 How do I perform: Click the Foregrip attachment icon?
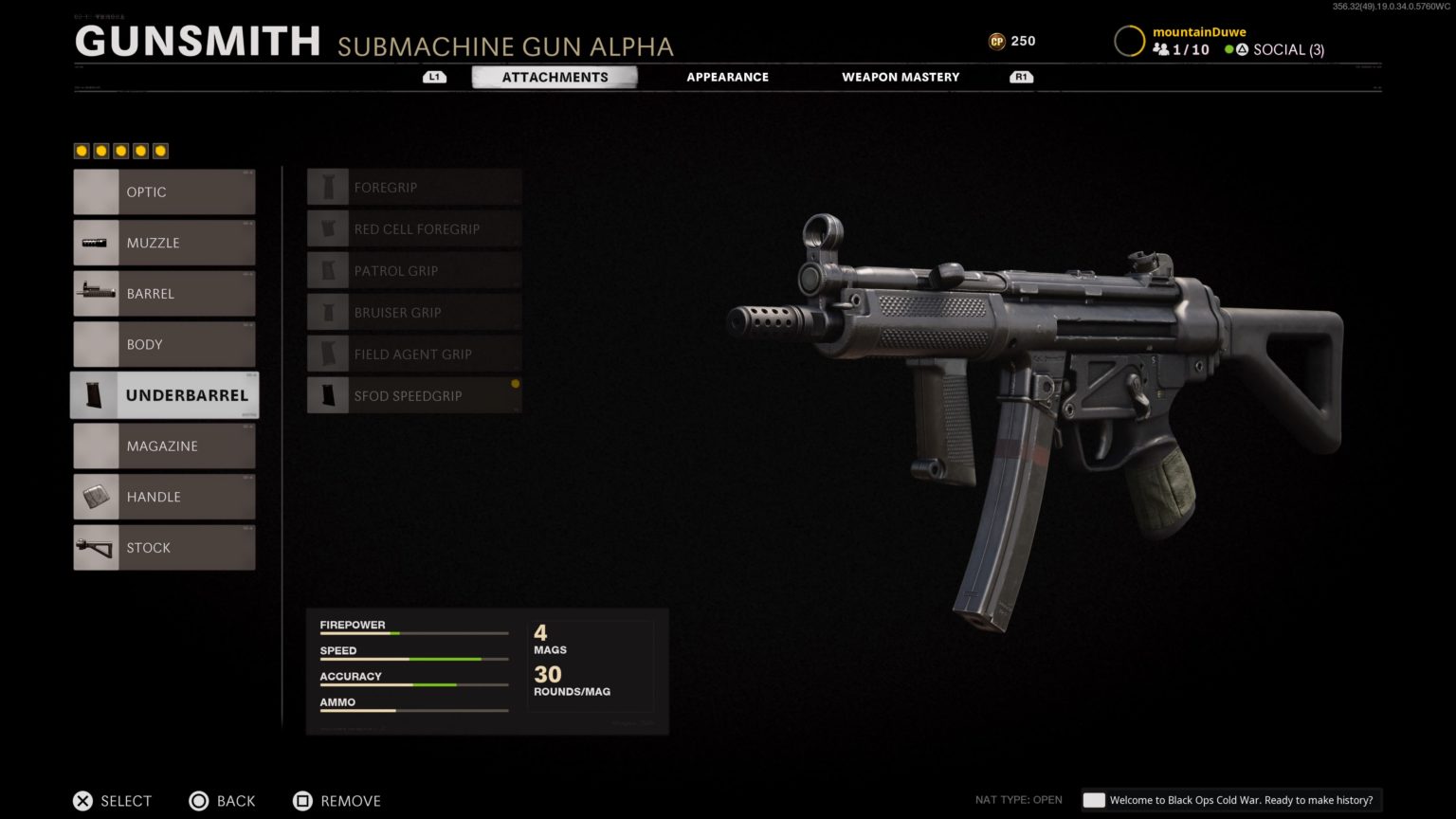pos(328,186)
